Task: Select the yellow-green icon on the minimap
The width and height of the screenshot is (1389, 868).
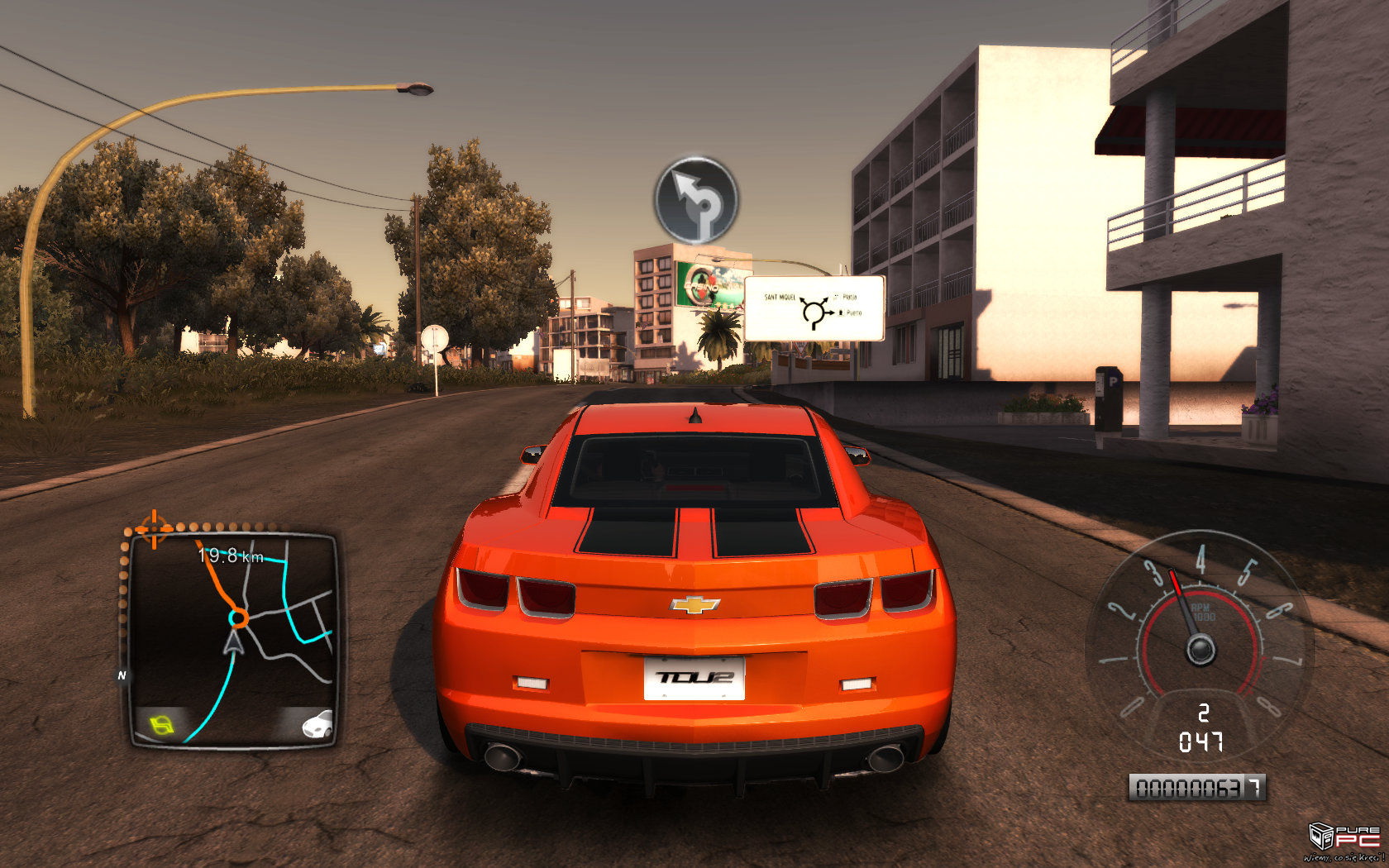Action: point(163,725)
